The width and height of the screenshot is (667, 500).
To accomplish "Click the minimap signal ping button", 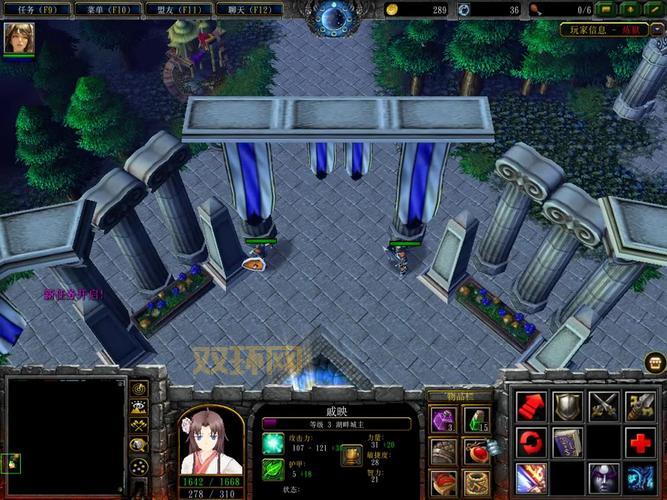I will pos(140,389).
